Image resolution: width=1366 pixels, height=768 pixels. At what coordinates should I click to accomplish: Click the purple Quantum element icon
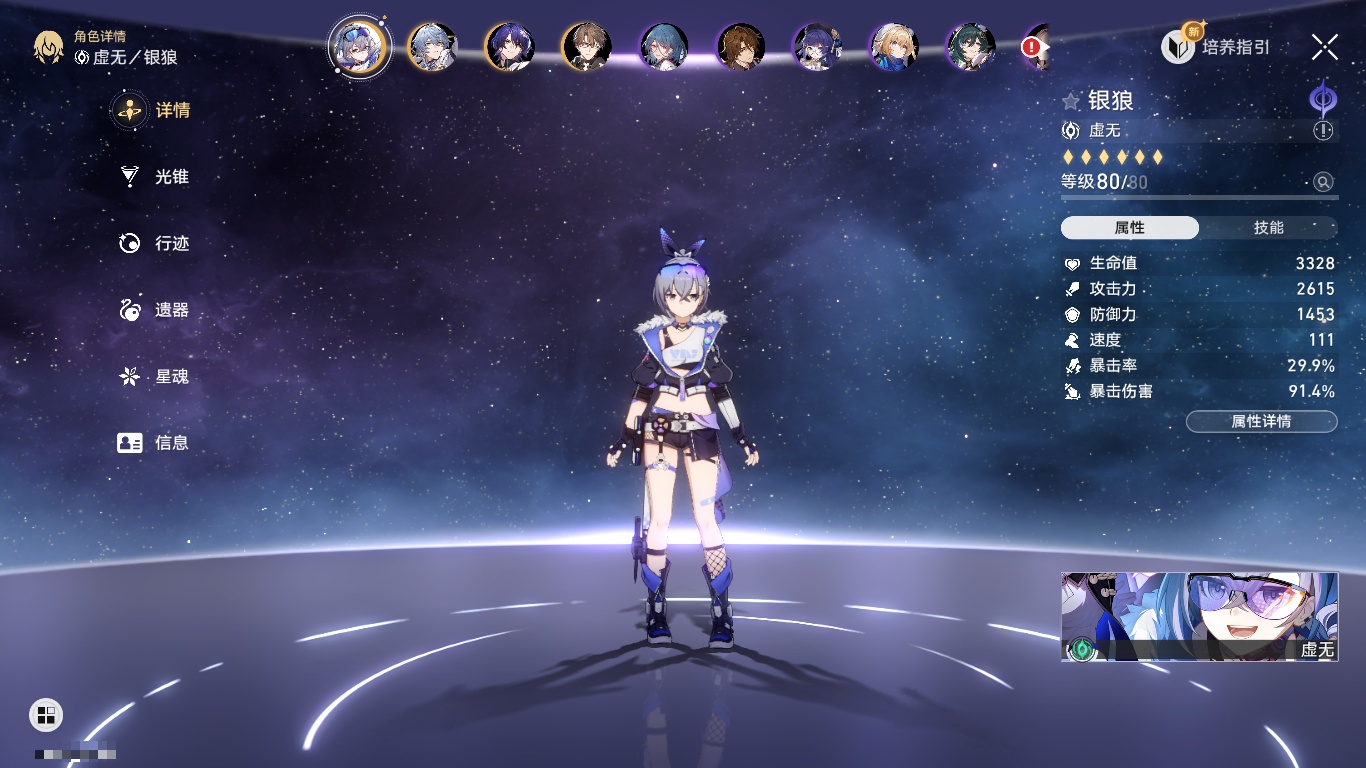pyautogui.click(x=1323, y=101)
